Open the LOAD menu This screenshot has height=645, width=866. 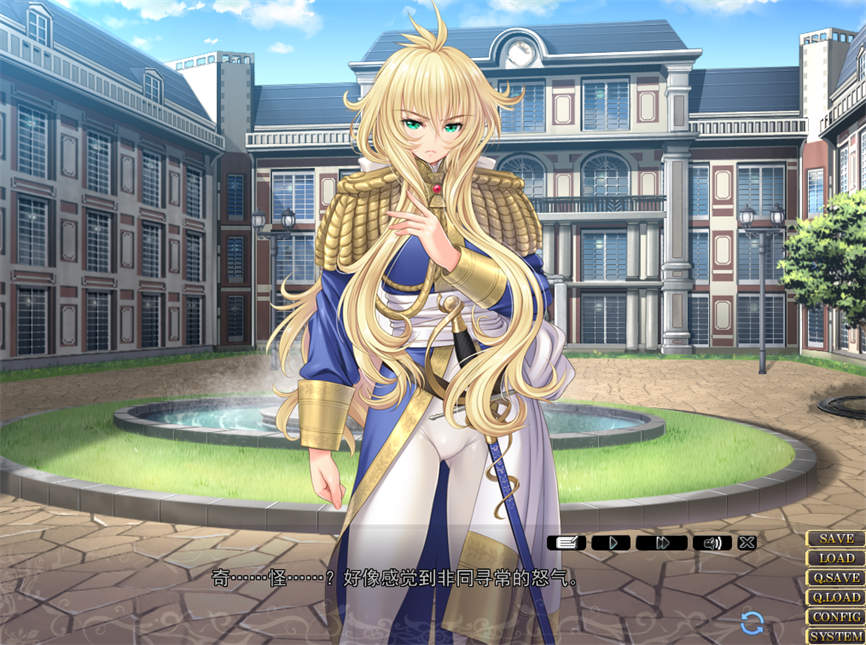(836, 558)
